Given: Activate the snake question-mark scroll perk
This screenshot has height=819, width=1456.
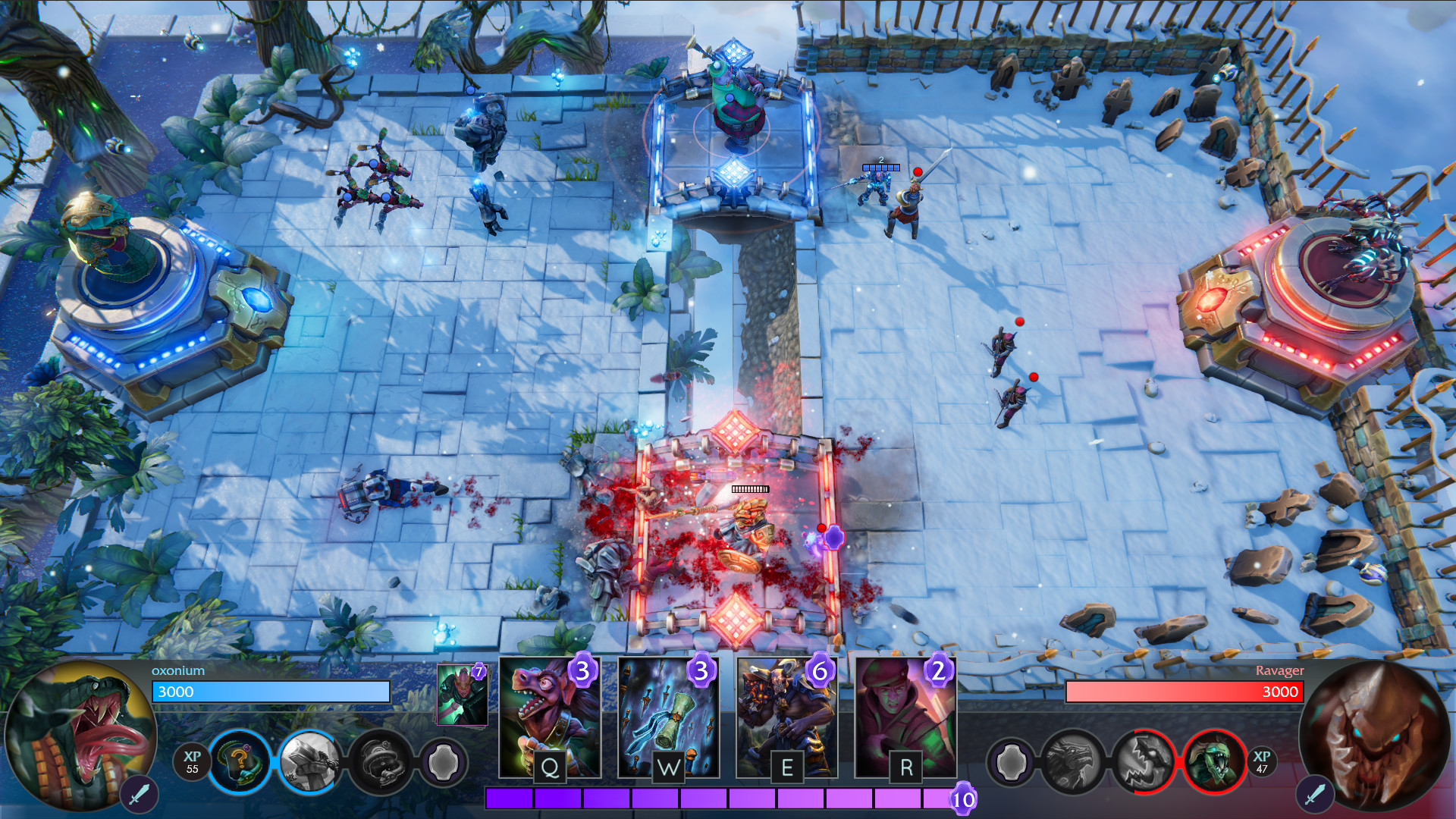Looking at the screenshot, I should click(x=239, y=761).
